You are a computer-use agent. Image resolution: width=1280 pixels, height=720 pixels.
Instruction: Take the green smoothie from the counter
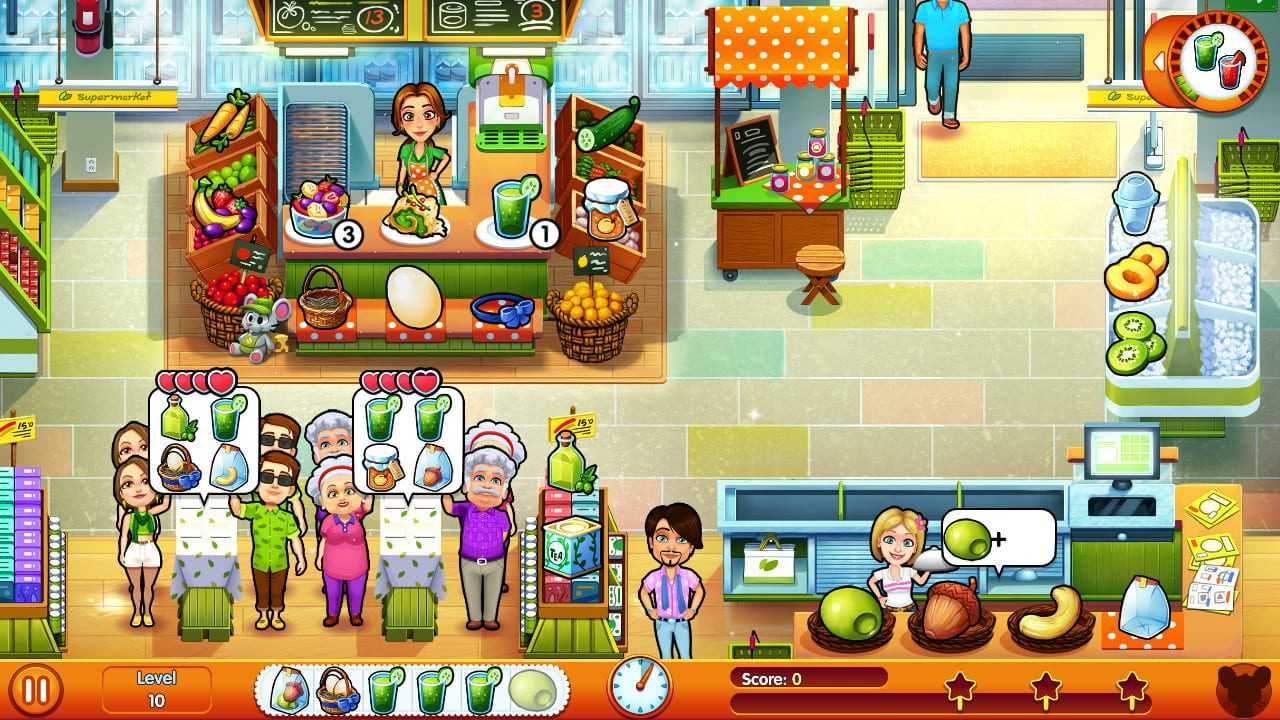pos(514,210)
